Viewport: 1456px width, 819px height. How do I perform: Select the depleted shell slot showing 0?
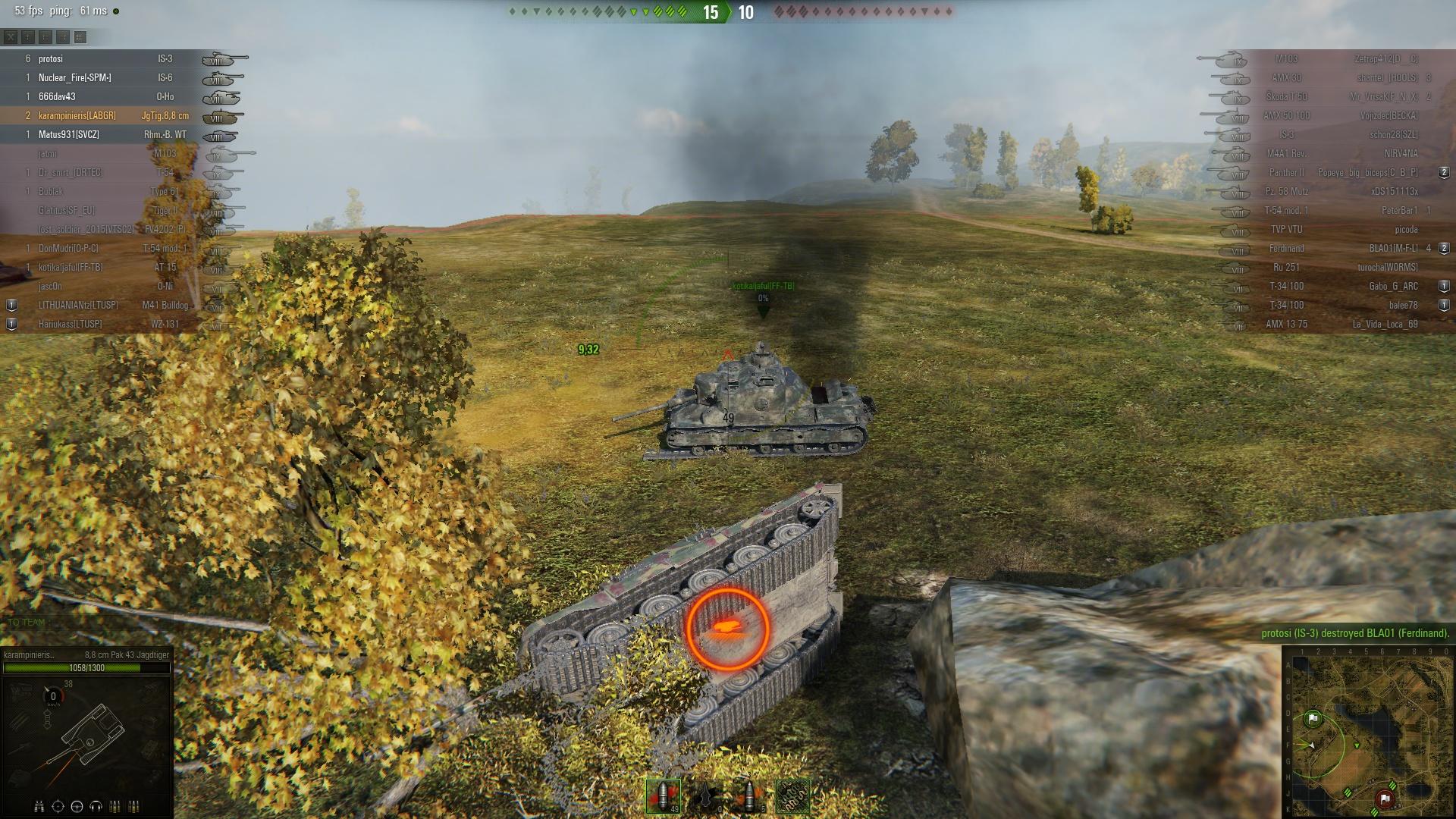click(x=707, y=796)
